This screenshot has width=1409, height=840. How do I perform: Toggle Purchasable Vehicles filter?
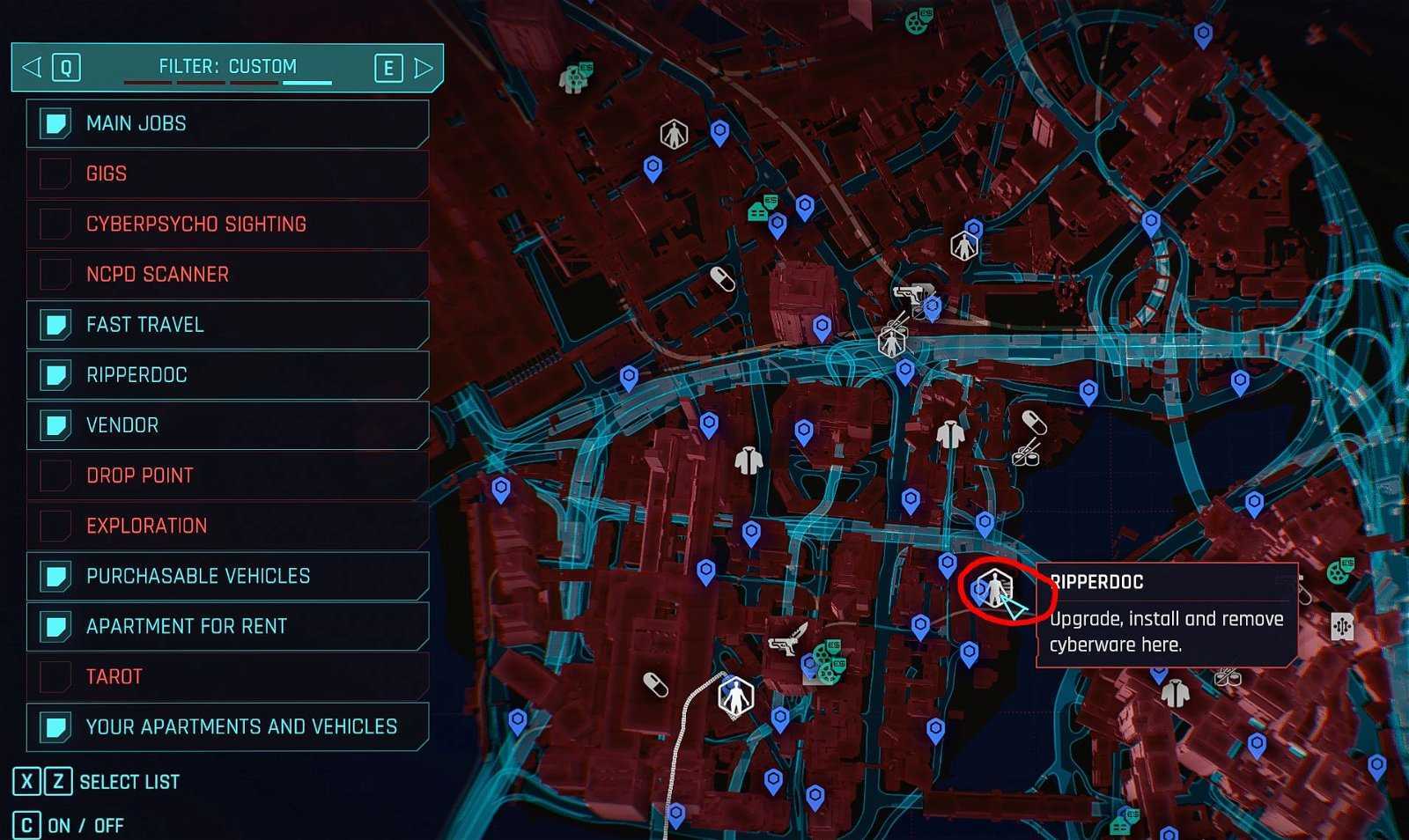click(55, 576)
